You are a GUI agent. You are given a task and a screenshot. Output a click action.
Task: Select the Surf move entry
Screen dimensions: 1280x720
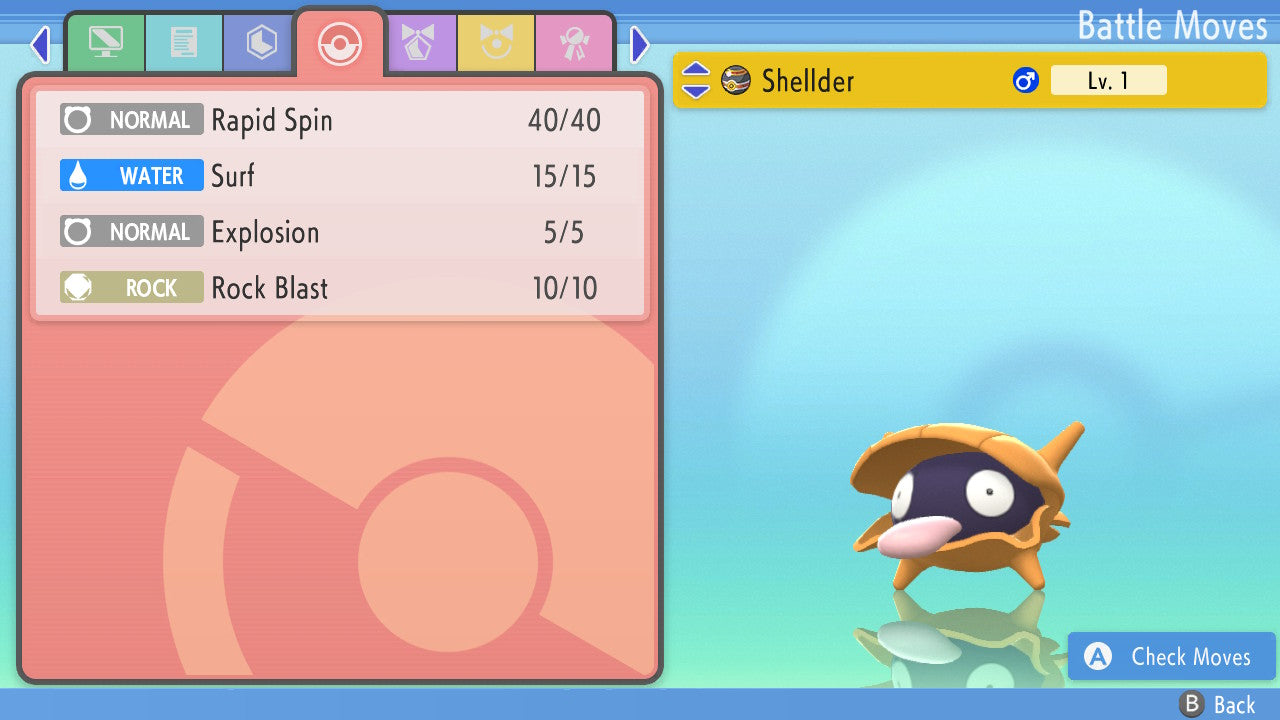point(340,175)
